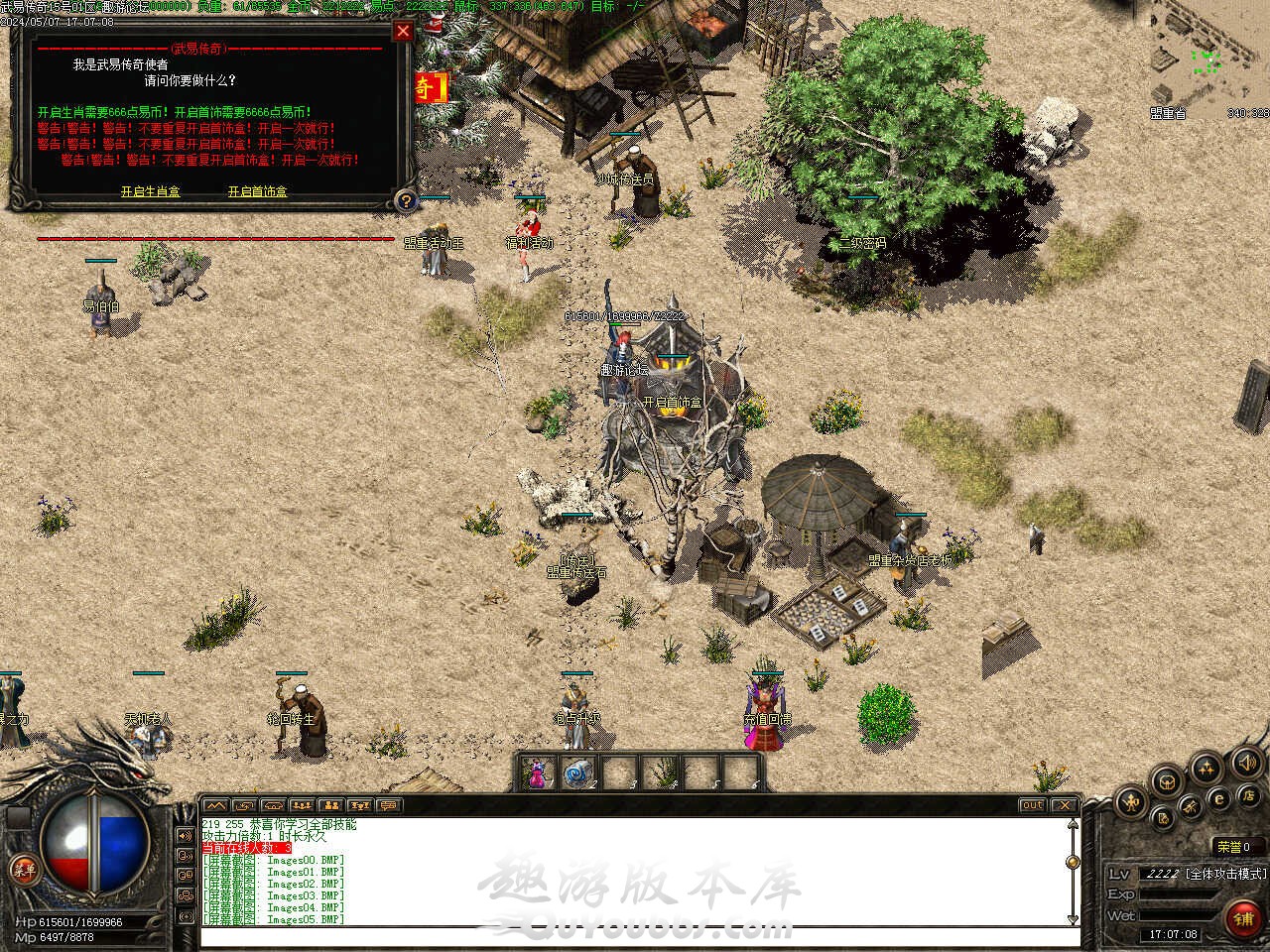Click the chat window 'out' button
The height and width of the screenshot is (952, 1270).
click(x=1033, y=805)
